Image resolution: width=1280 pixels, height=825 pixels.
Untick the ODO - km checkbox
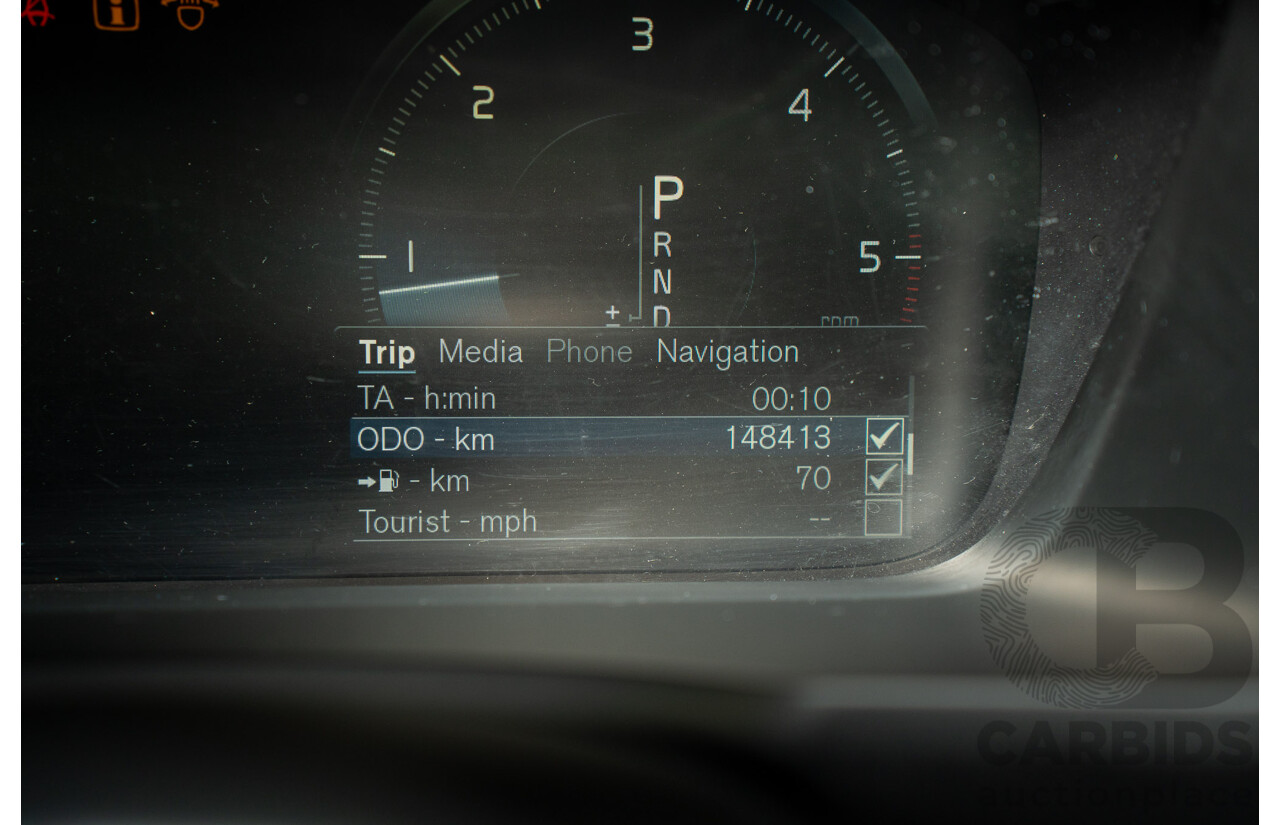click(884, 437)
